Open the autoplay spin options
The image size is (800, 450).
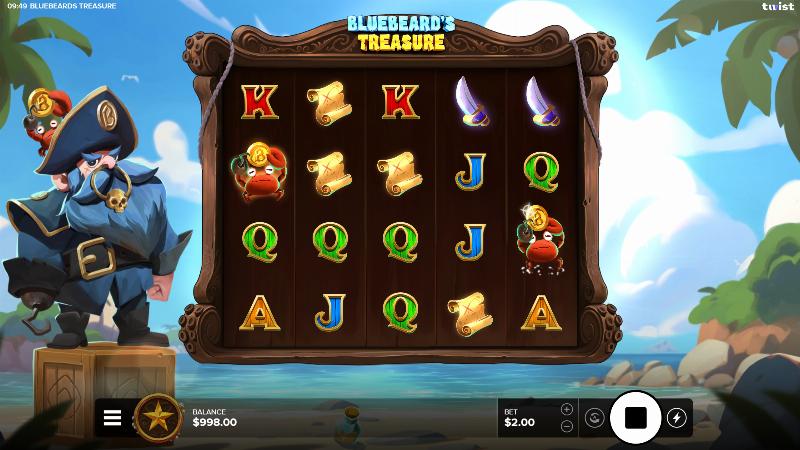click(593, 418)
